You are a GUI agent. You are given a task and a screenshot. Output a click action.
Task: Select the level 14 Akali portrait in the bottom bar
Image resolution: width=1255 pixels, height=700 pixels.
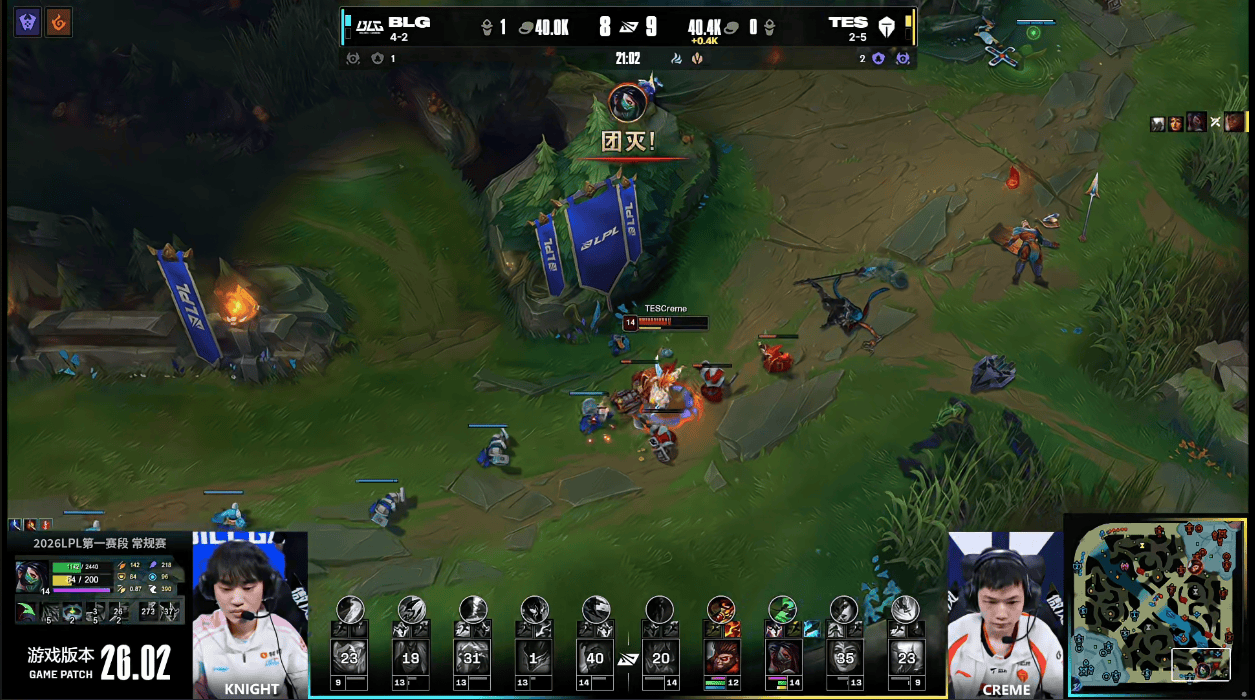[781, 658]
